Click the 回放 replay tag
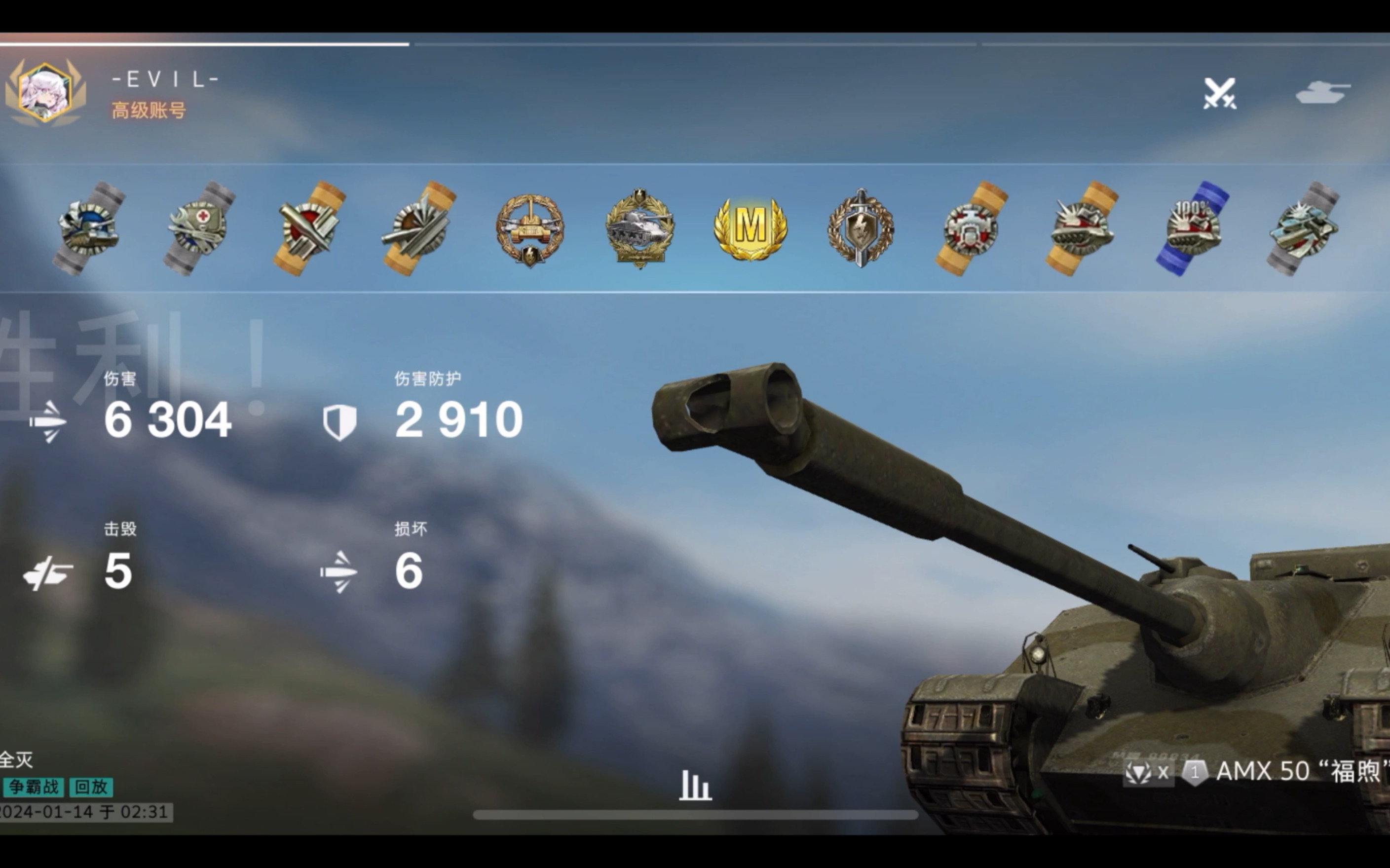1390x868 pixels. pyautogui.click(x=91, y=787)
